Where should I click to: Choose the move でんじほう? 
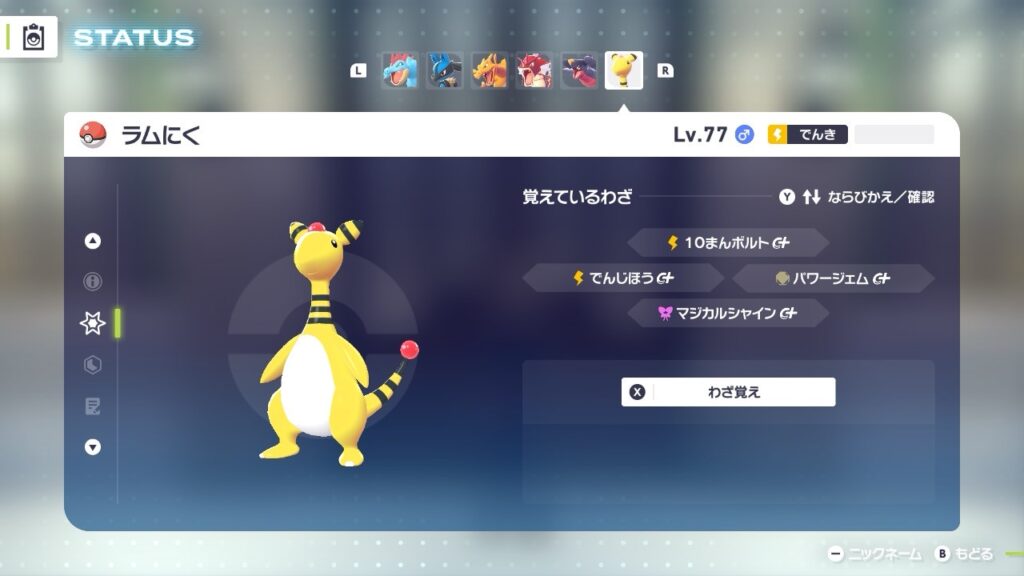point(623,278)
